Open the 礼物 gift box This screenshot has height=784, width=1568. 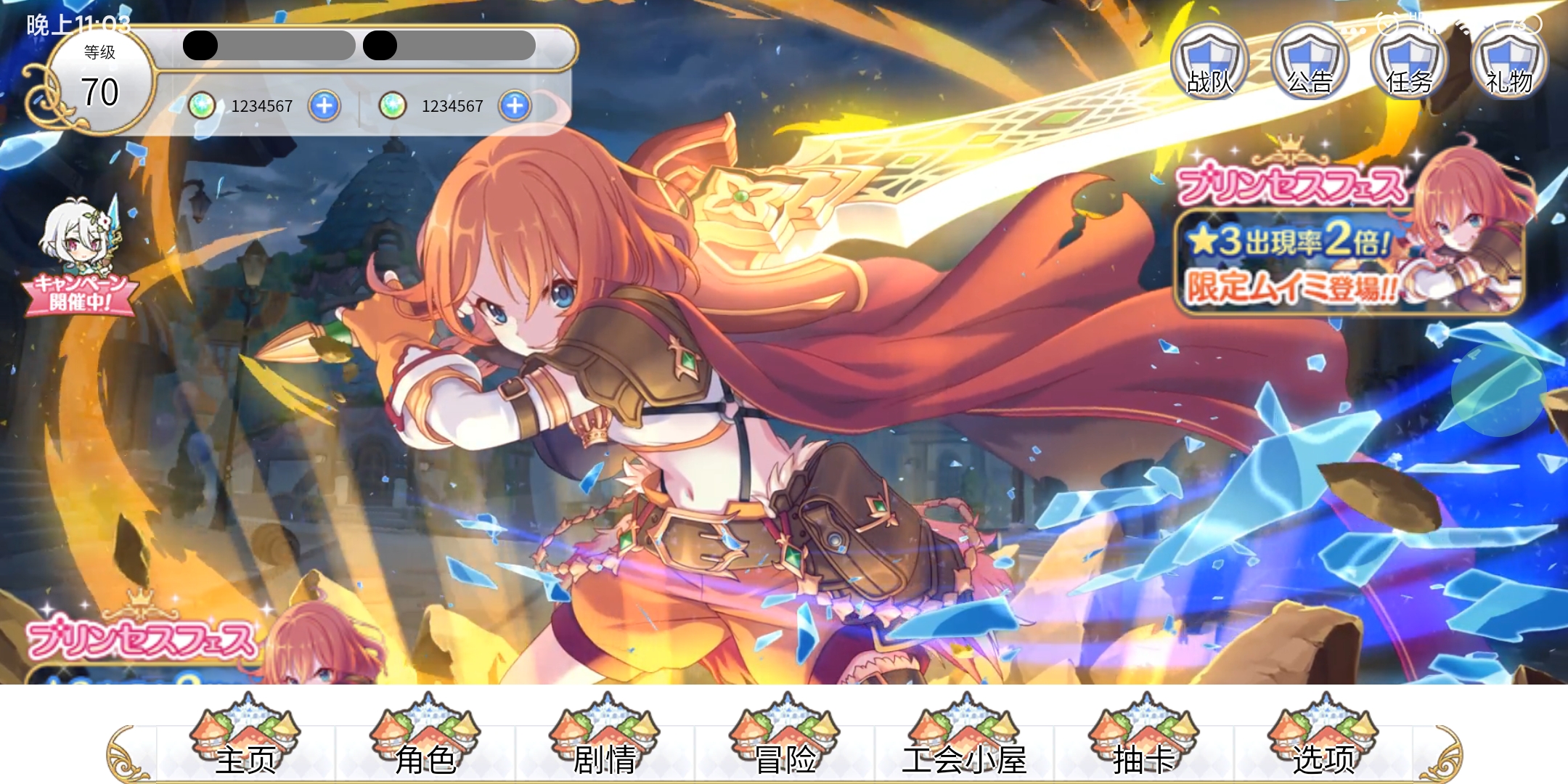[x=1509, y=63]
